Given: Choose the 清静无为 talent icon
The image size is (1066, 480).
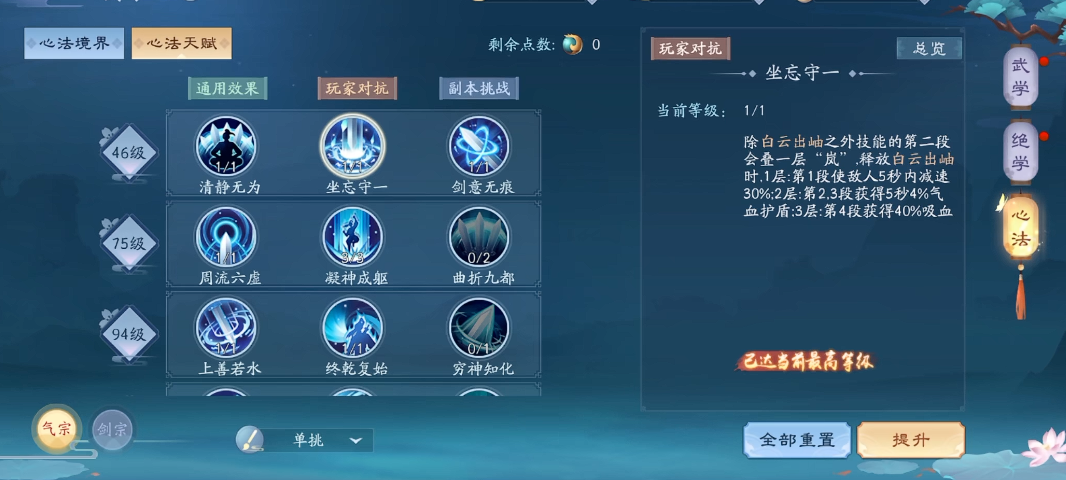Looking at the screenshot, I should click(x=226, y=146).
